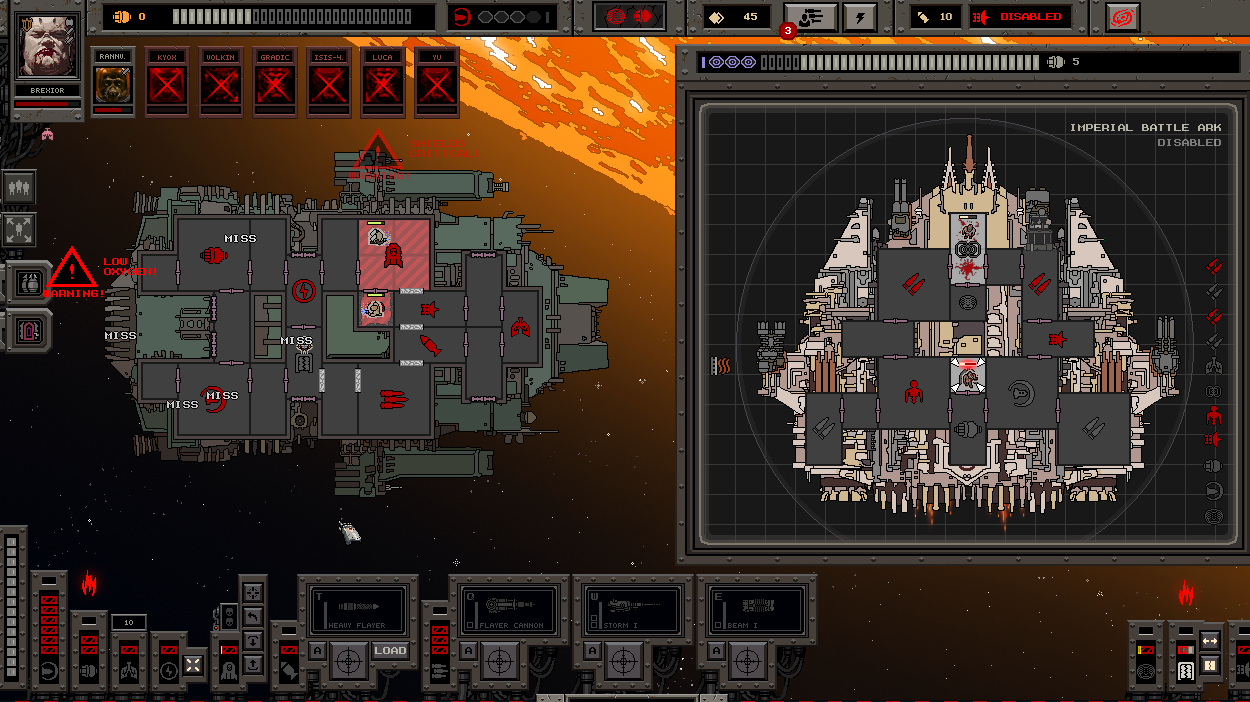Select all crew button on left edge
Screen dimensions: 1250x702
[19, 187]
